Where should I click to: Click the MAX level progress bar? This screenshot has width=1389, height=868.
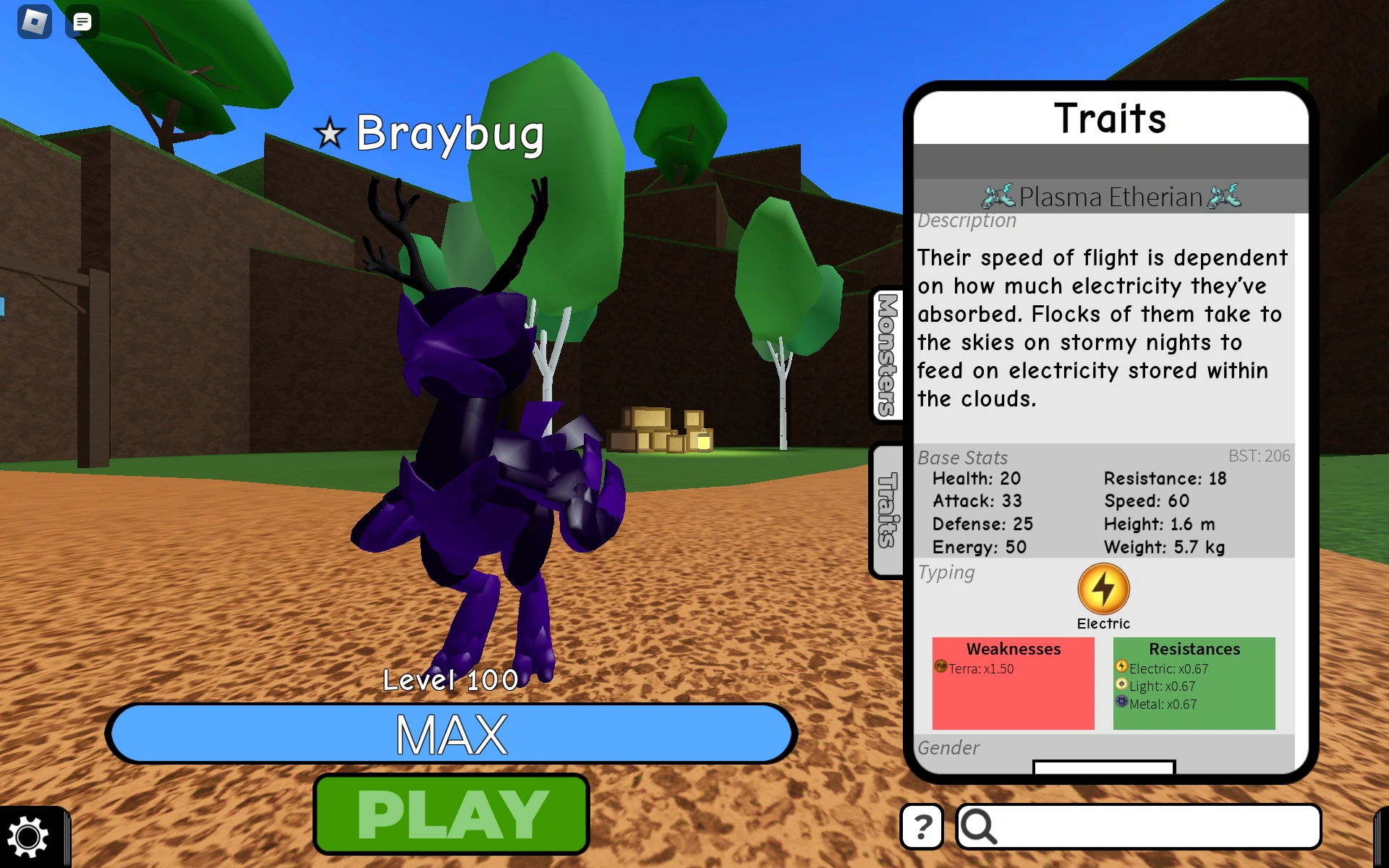point(450,733)
